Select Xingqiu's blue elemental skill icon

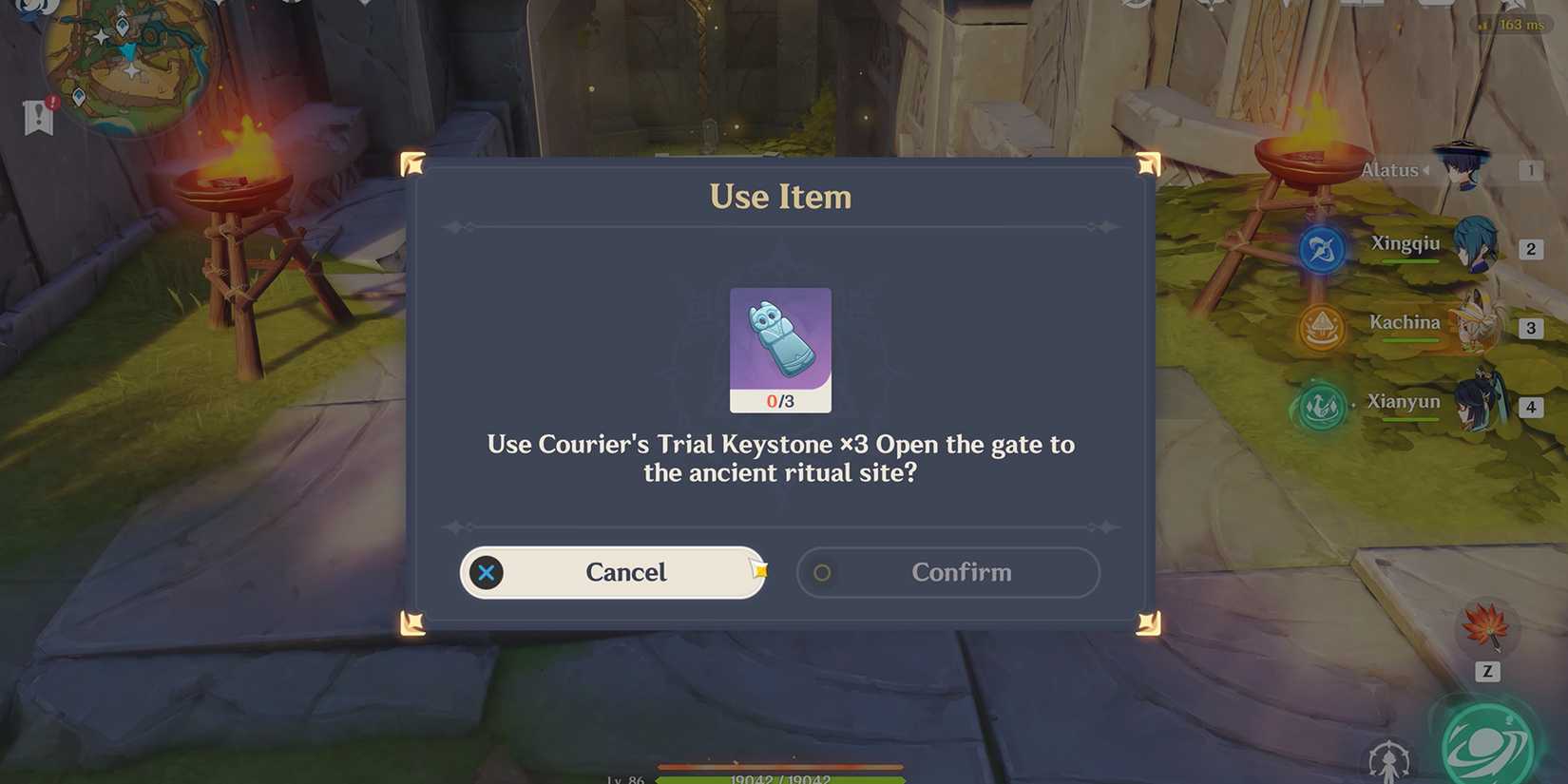tap(1321, 248)
